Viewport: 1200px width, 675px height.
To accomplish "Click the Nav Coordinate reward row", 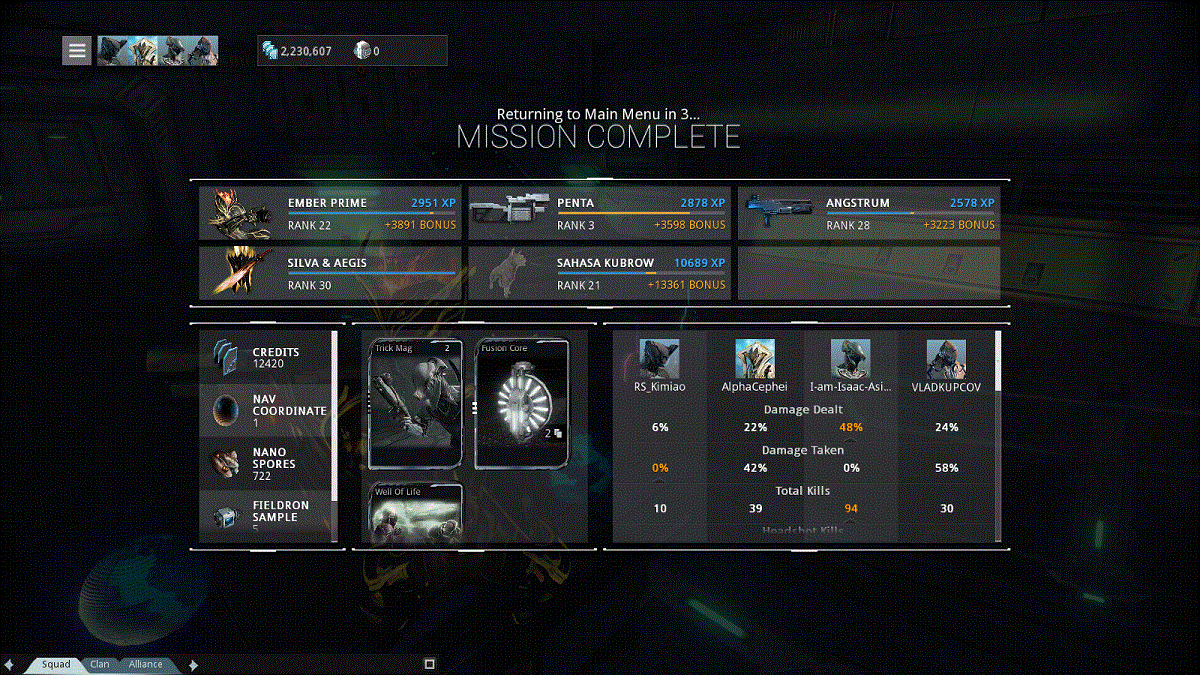I will [266, 410].
